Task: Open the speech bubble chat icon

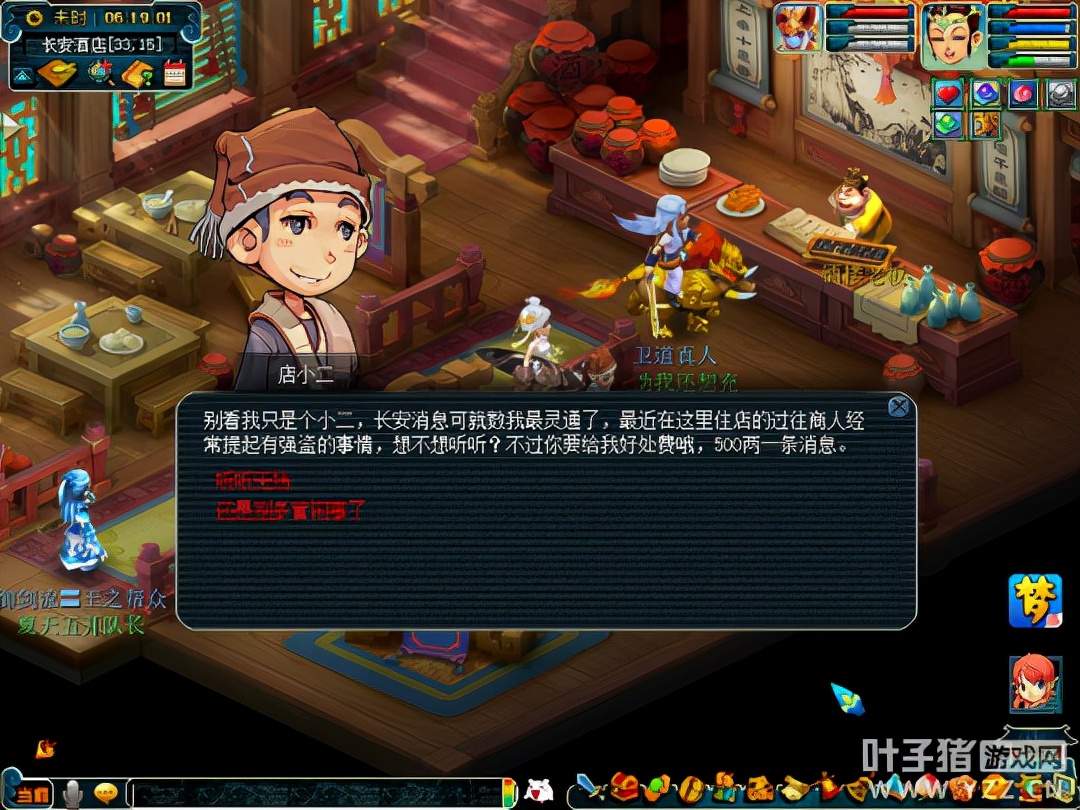Action: pyautogui.click(x=106, y=793)
